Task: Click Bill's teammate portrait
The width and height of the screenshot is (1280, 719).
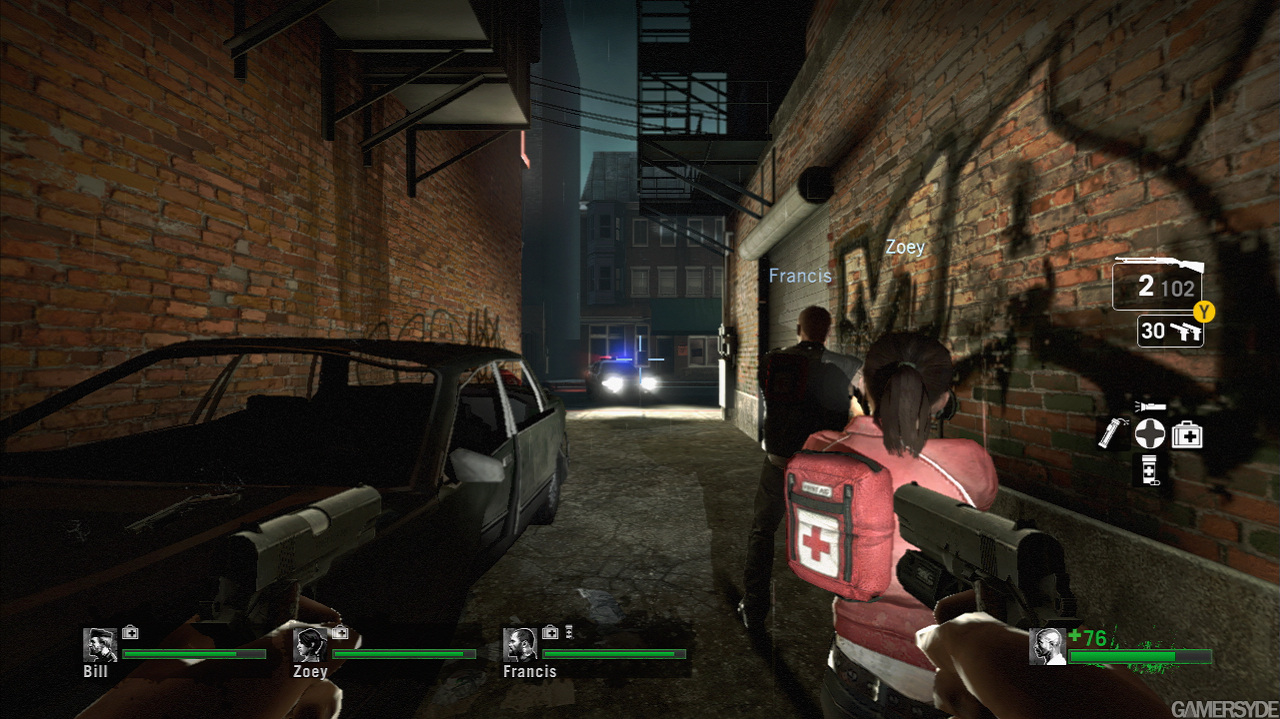Action: [100, 645]
